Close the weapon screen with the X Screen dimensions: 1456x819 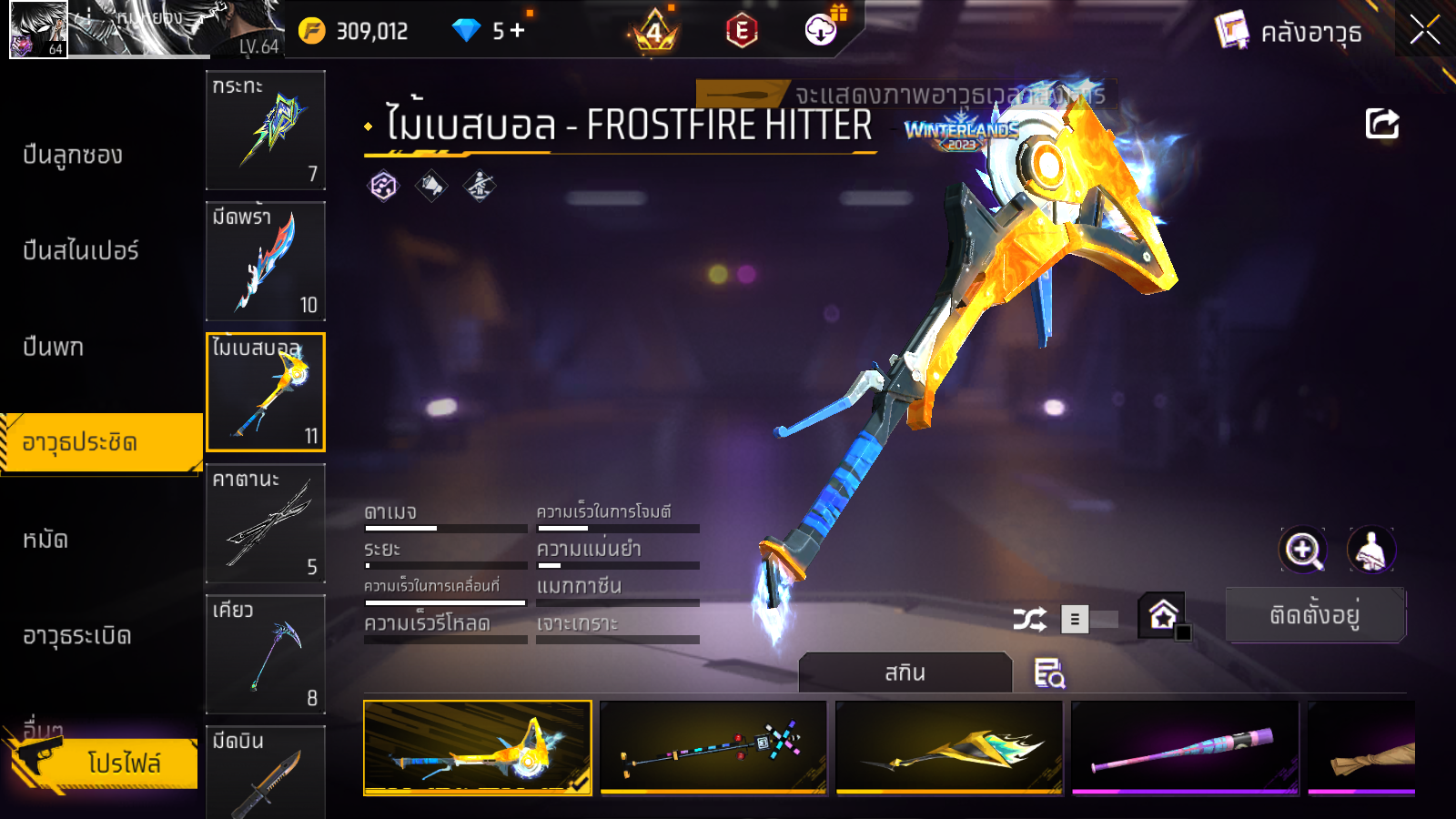pyautogui.click(x=1424, y=31)
